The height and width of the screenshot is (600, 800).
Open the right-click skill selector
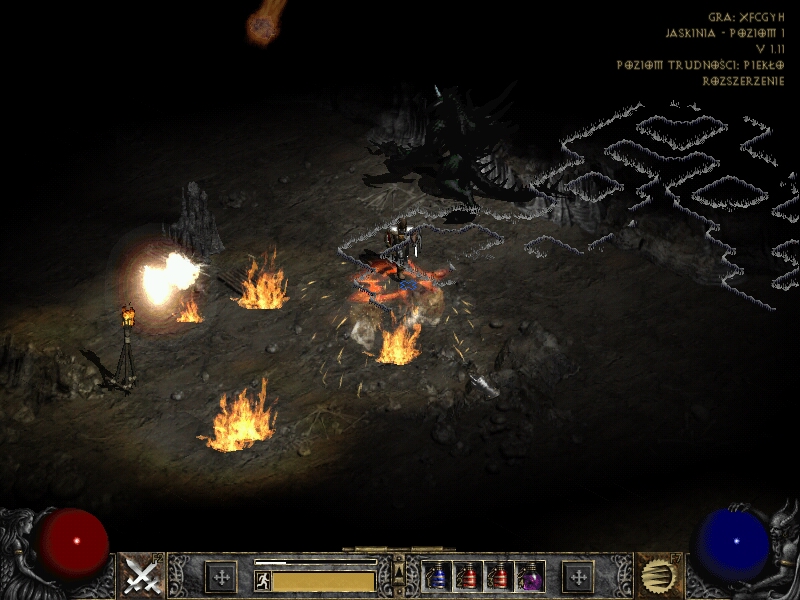click(659, 576)
